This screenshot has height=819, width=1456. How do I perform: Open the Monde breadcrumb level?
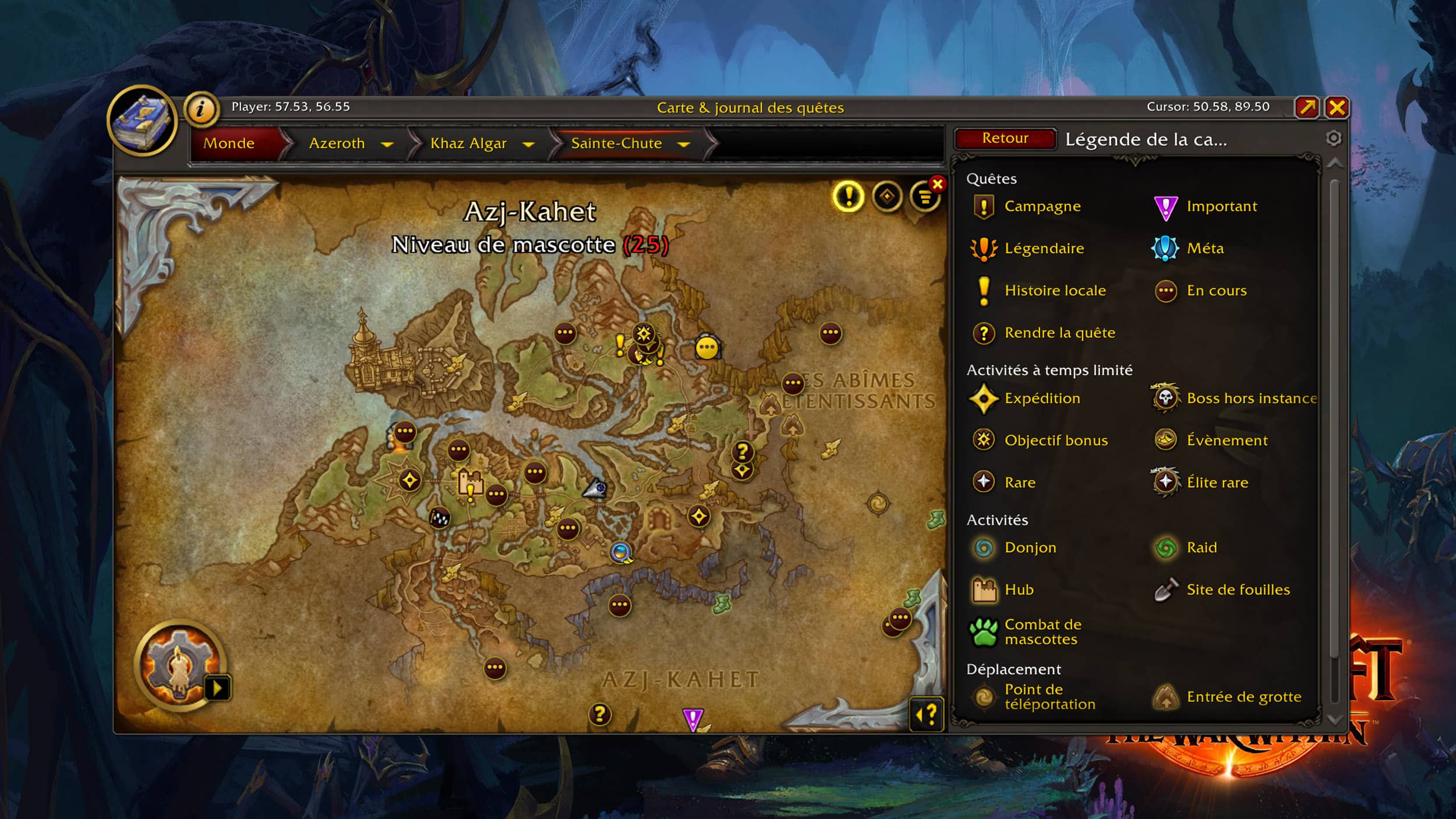229,143
